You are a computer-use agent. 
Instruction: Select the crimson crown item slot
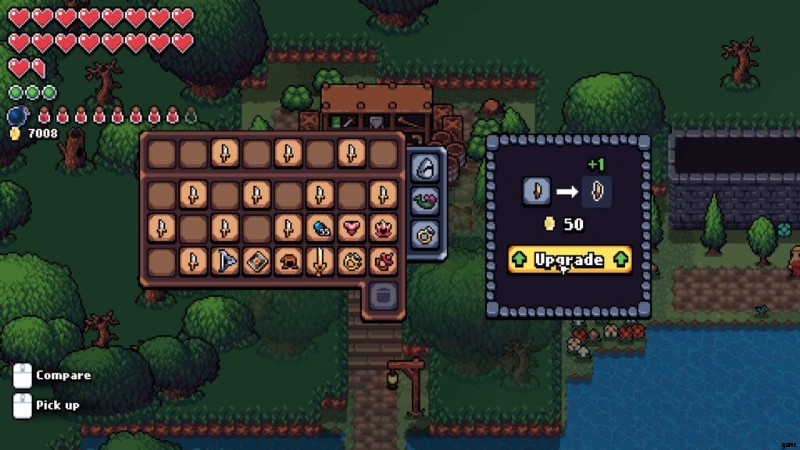tap(384, 228)
